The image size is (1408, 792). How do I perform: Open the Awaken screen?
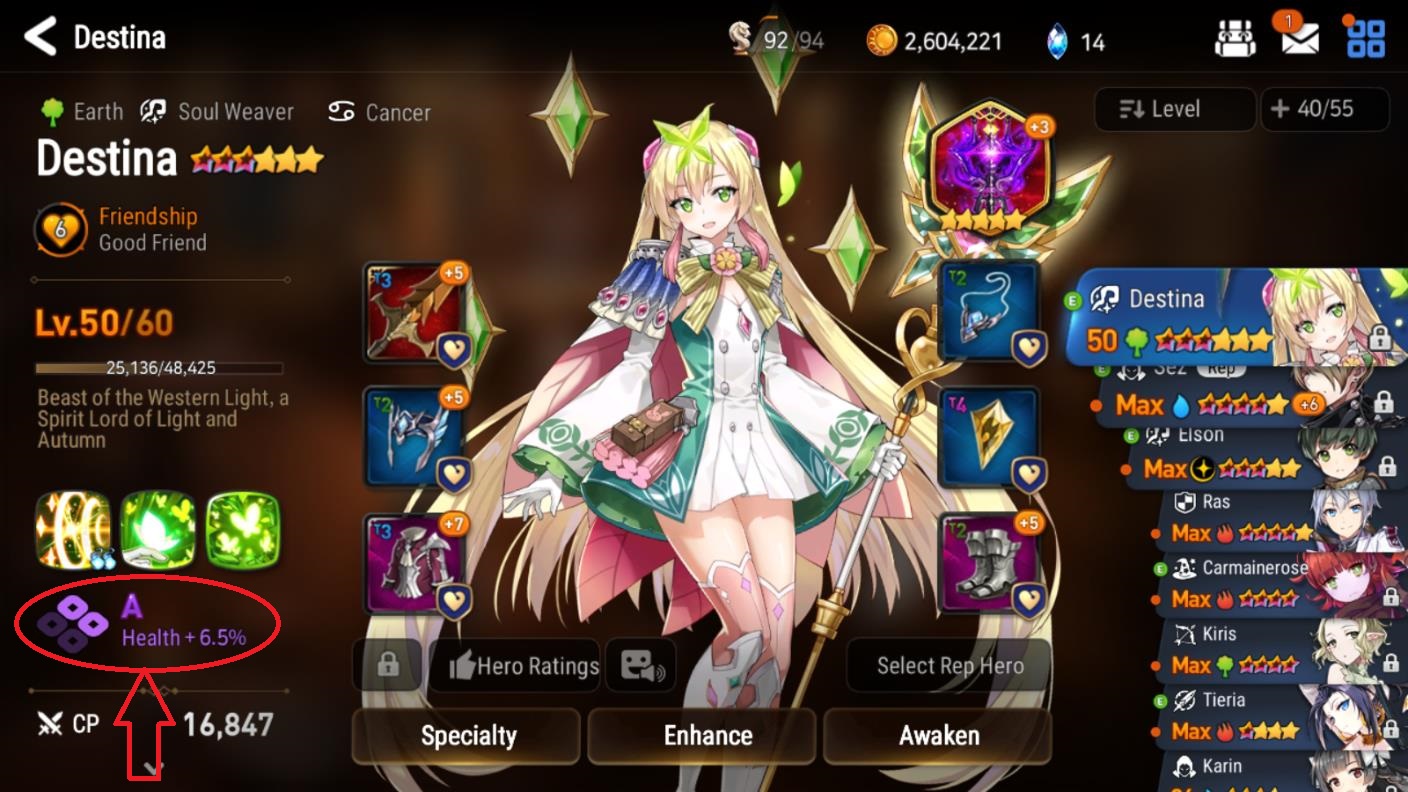[938, 736]
